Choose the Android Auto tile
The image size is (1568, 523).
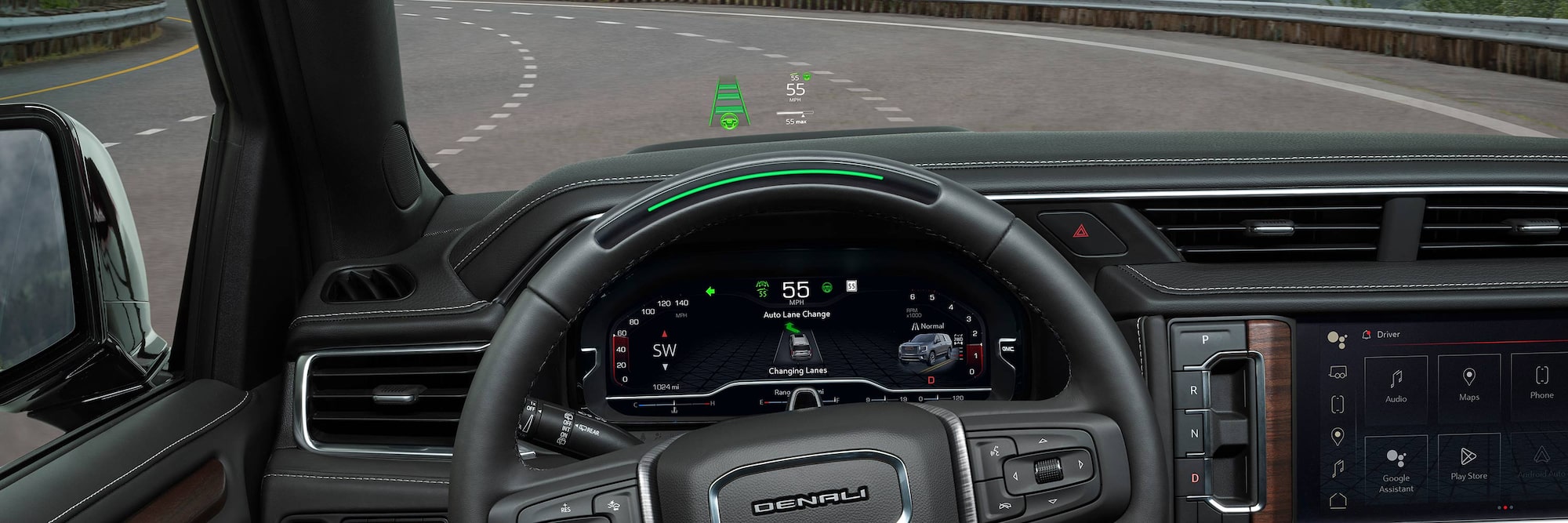[1541, 461]
